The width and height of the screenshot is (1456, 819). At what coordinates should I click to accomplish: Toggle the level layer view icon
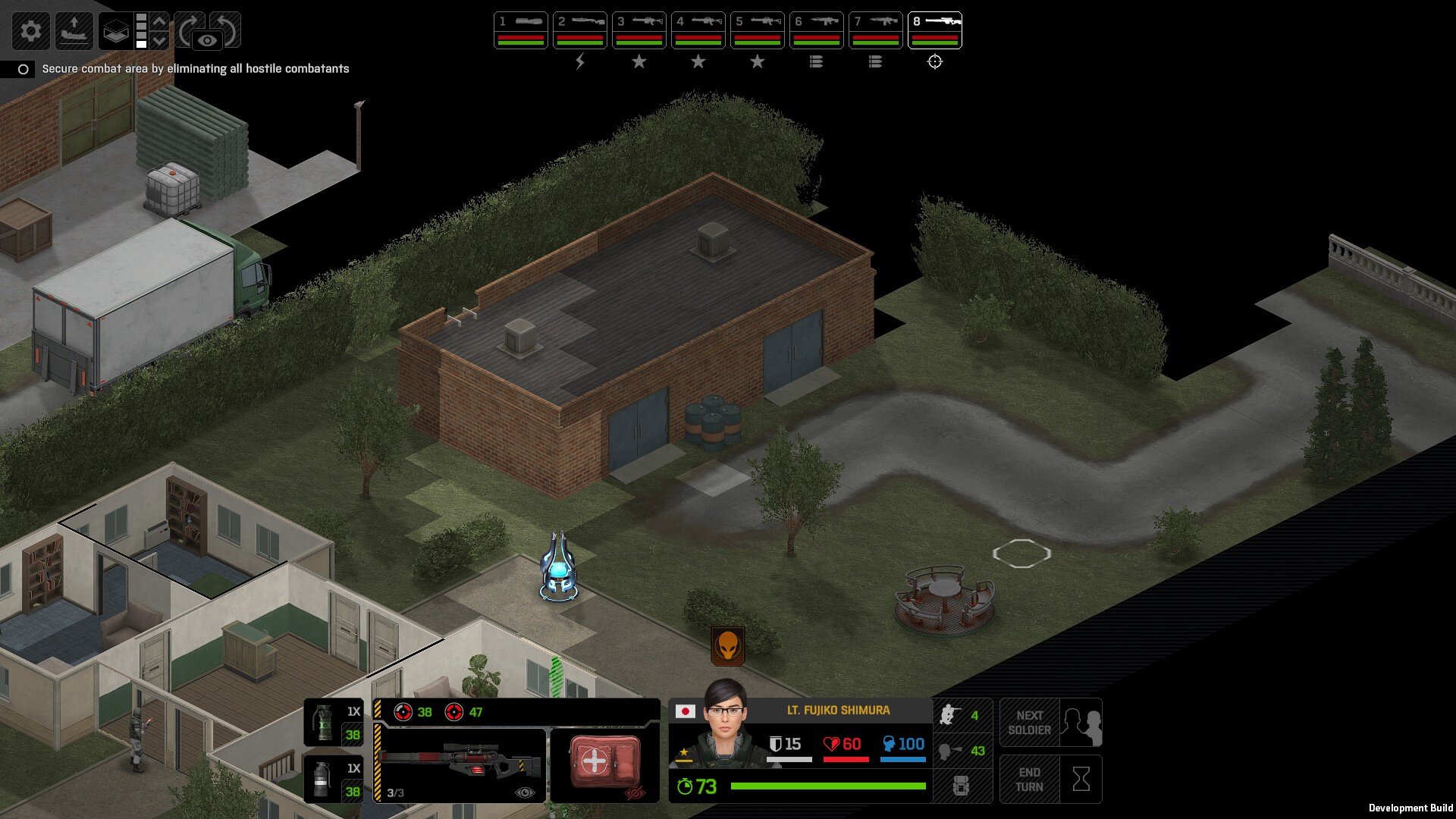(x=115, y=31)
